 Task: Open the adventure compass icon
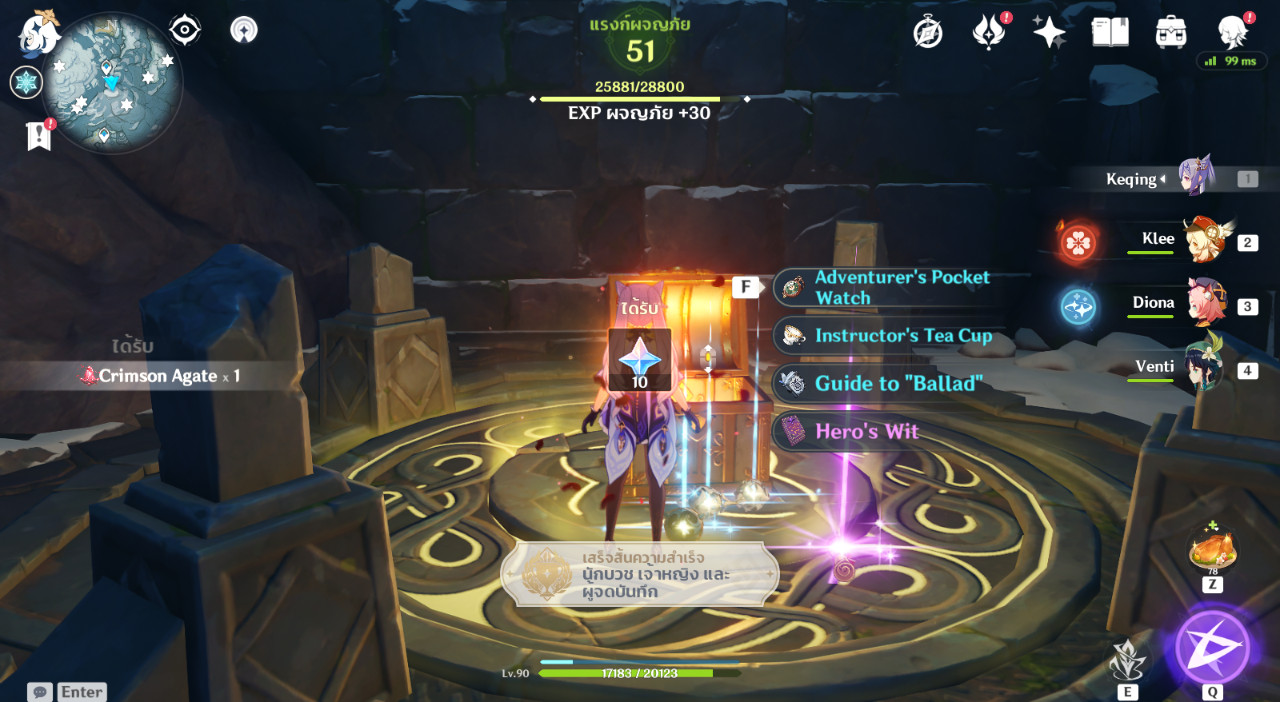pyautogui.click(x=928, y=32)
